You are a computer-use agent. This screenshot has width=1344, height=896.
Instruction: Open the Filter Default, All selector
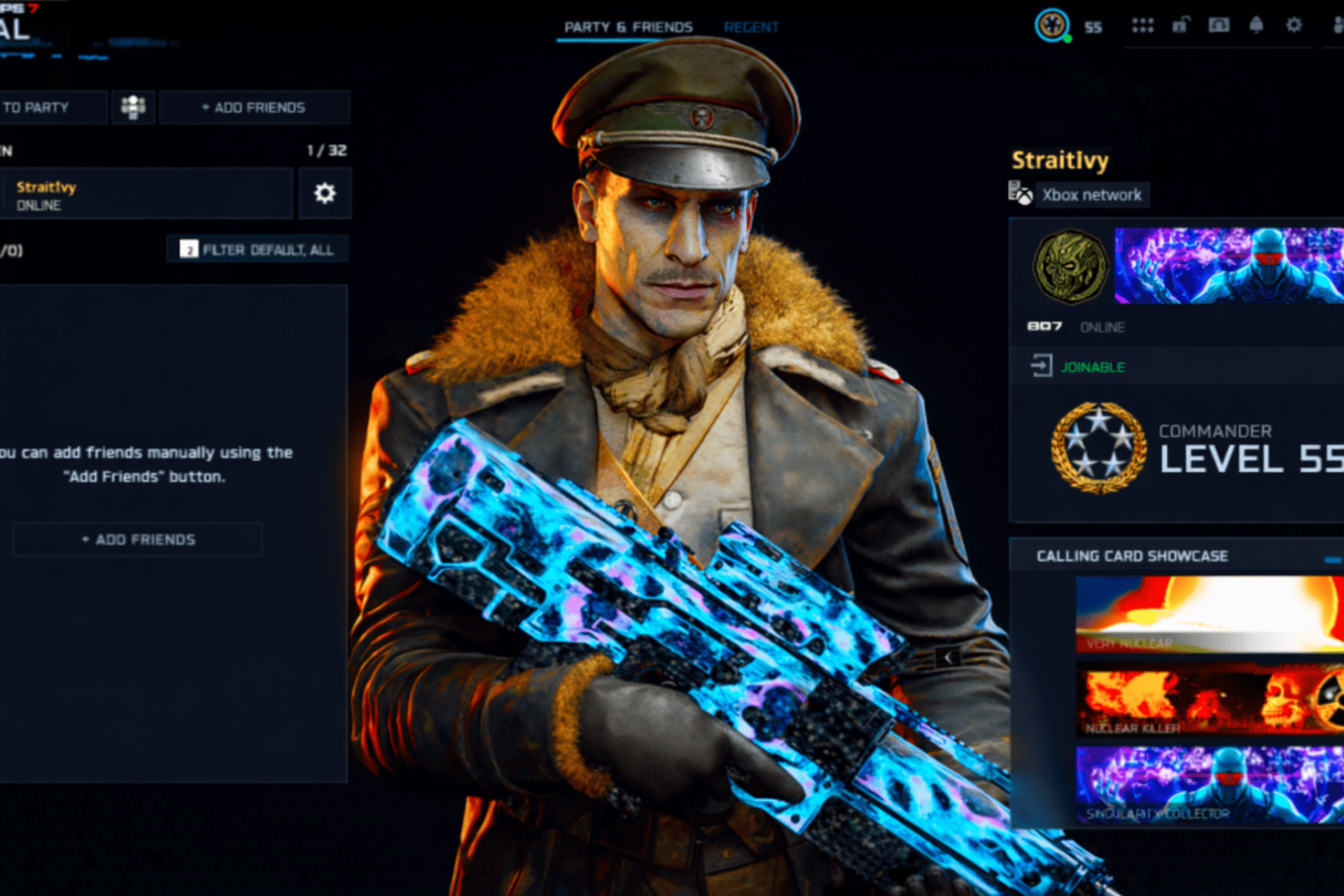tap(258, 250)
